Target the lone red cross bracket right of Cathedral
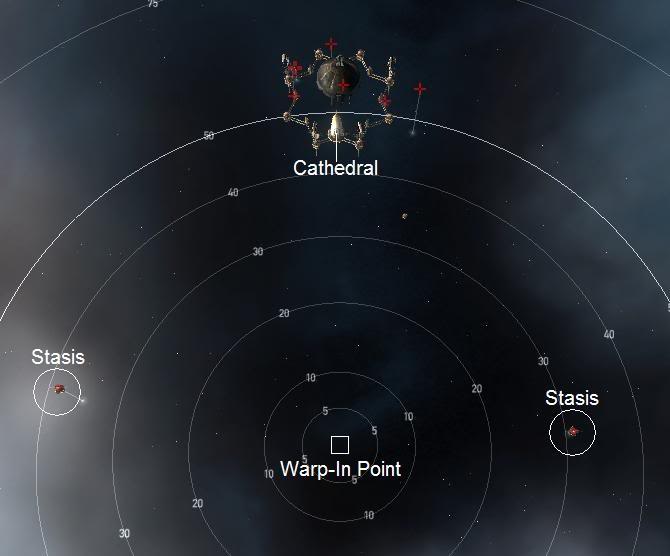670x556 pixels. coord(420,89)
